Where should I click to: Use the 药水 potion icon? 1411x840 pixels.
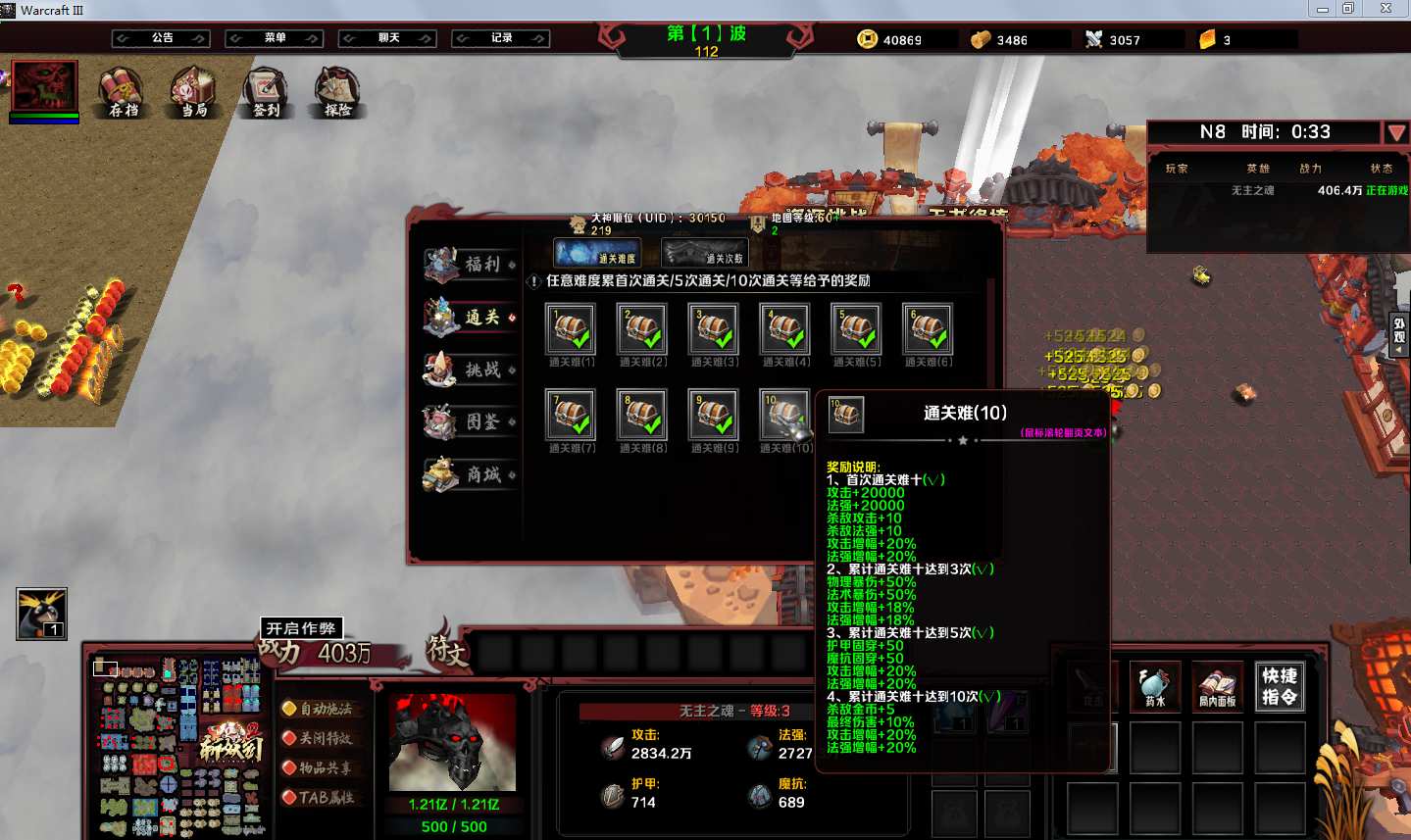point(1155,685)
